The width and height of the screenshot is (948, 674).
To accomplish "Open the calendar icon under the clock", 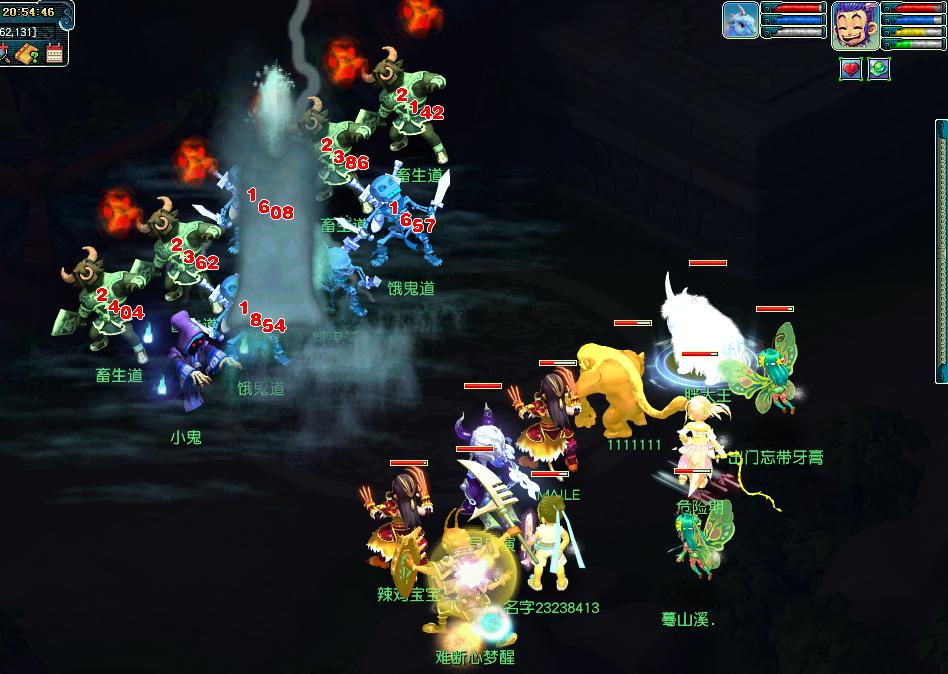I will [x=55, y=53].
